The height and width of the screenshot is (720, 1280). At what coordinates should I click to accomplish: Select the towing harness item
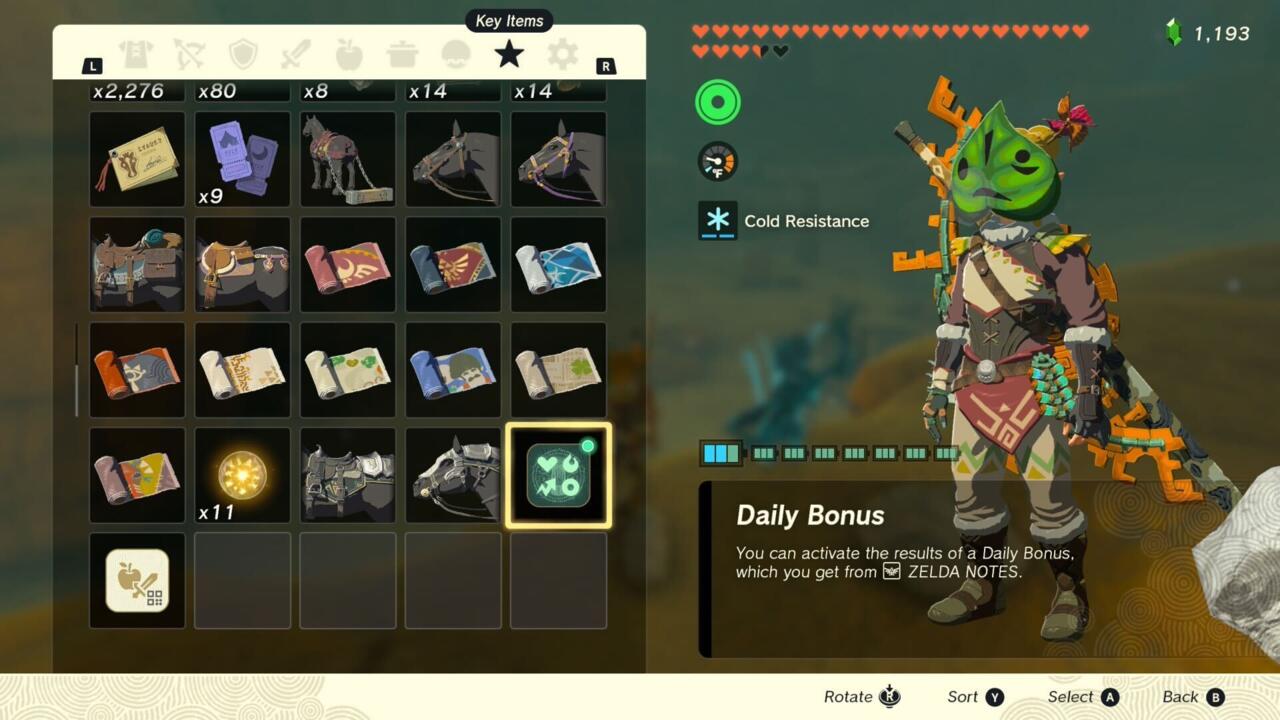pos(348,159)
